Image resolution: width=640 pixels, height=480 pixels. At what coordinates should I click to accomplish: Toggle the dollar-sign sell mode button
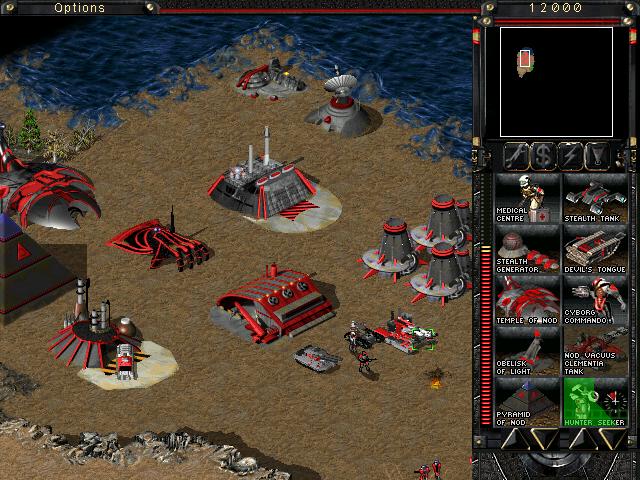[x=544, y=155]
